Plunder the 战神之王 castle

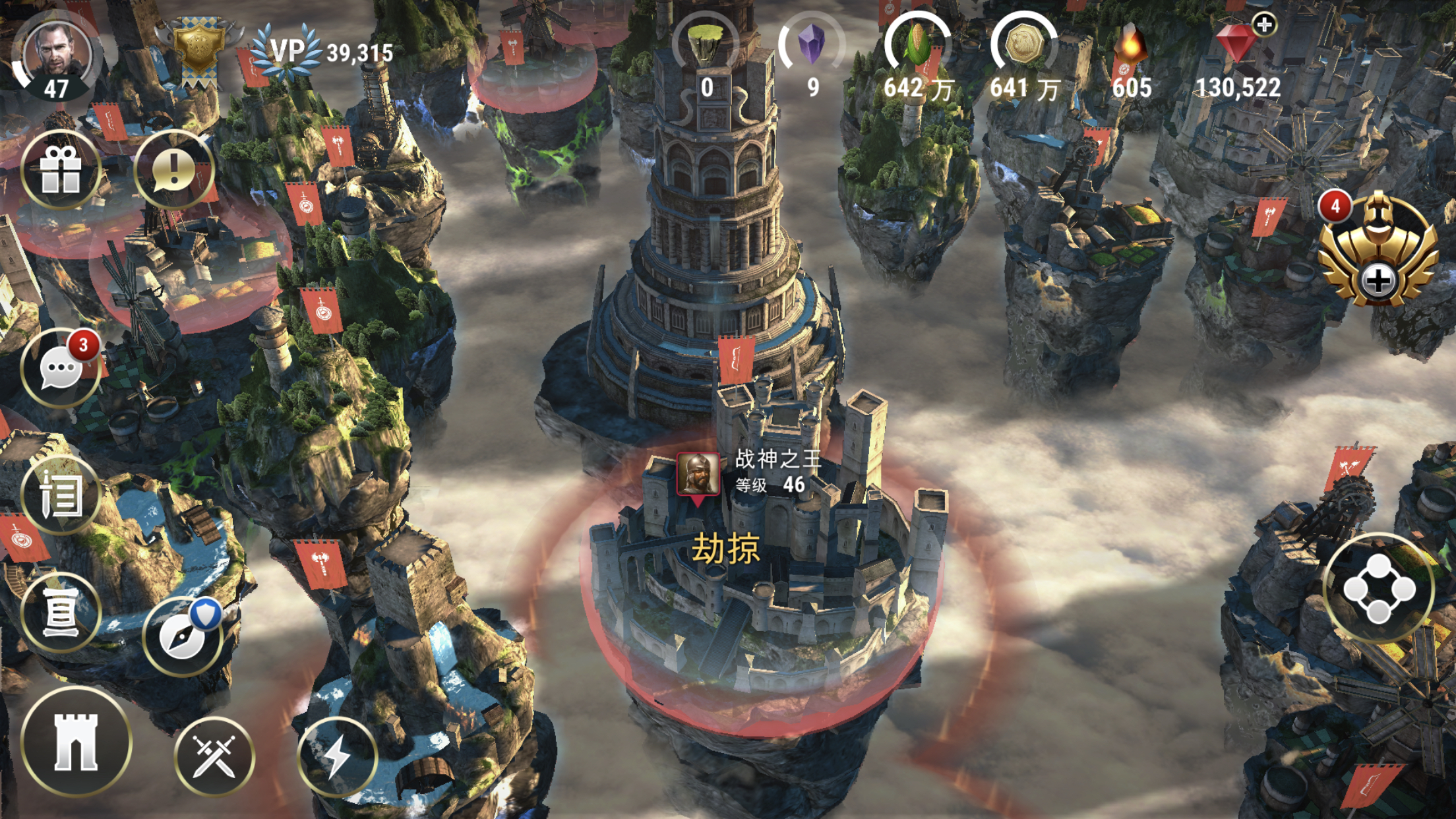725,549
